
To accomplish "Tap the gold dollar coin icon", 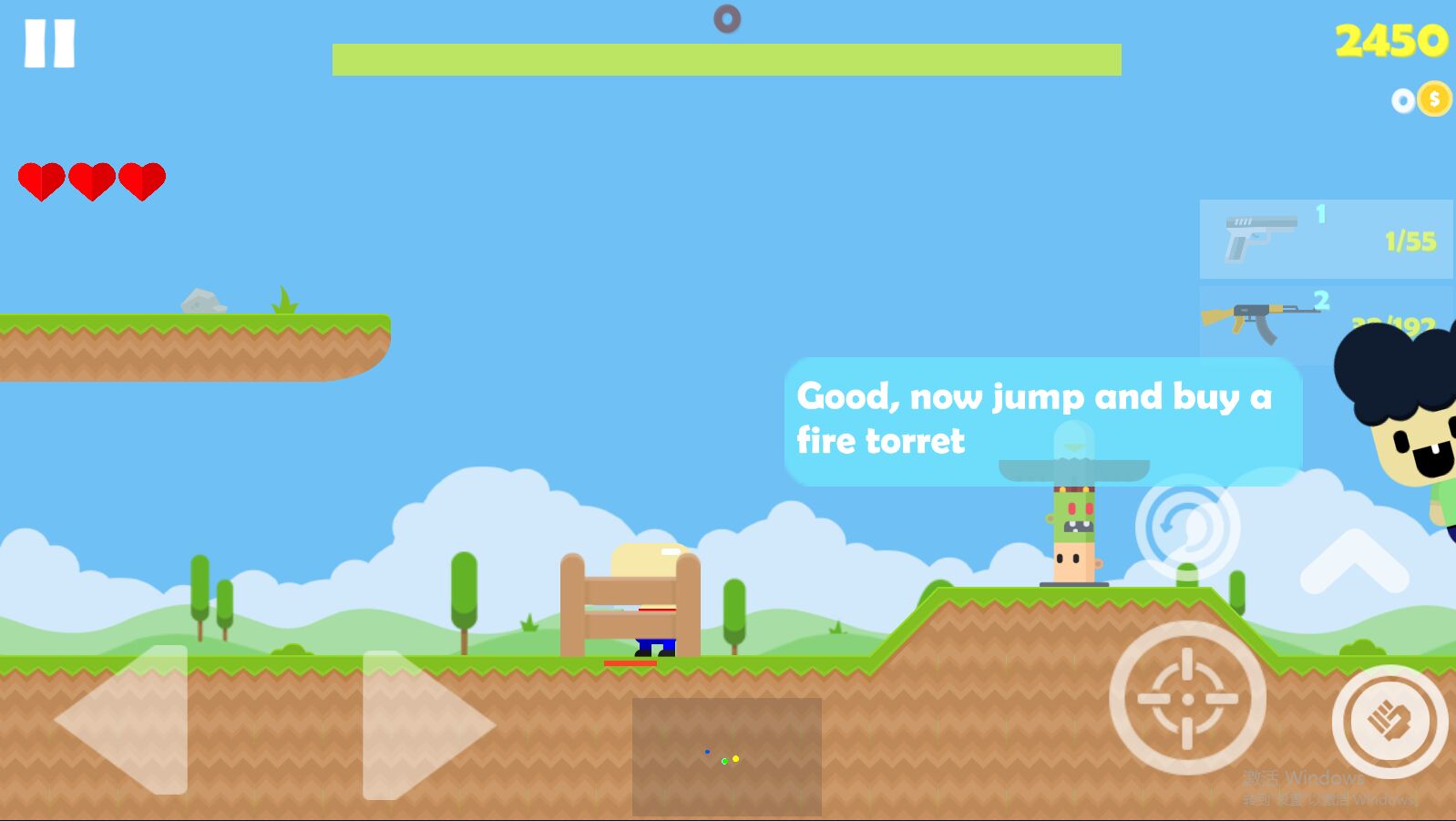I will 1434,99.
